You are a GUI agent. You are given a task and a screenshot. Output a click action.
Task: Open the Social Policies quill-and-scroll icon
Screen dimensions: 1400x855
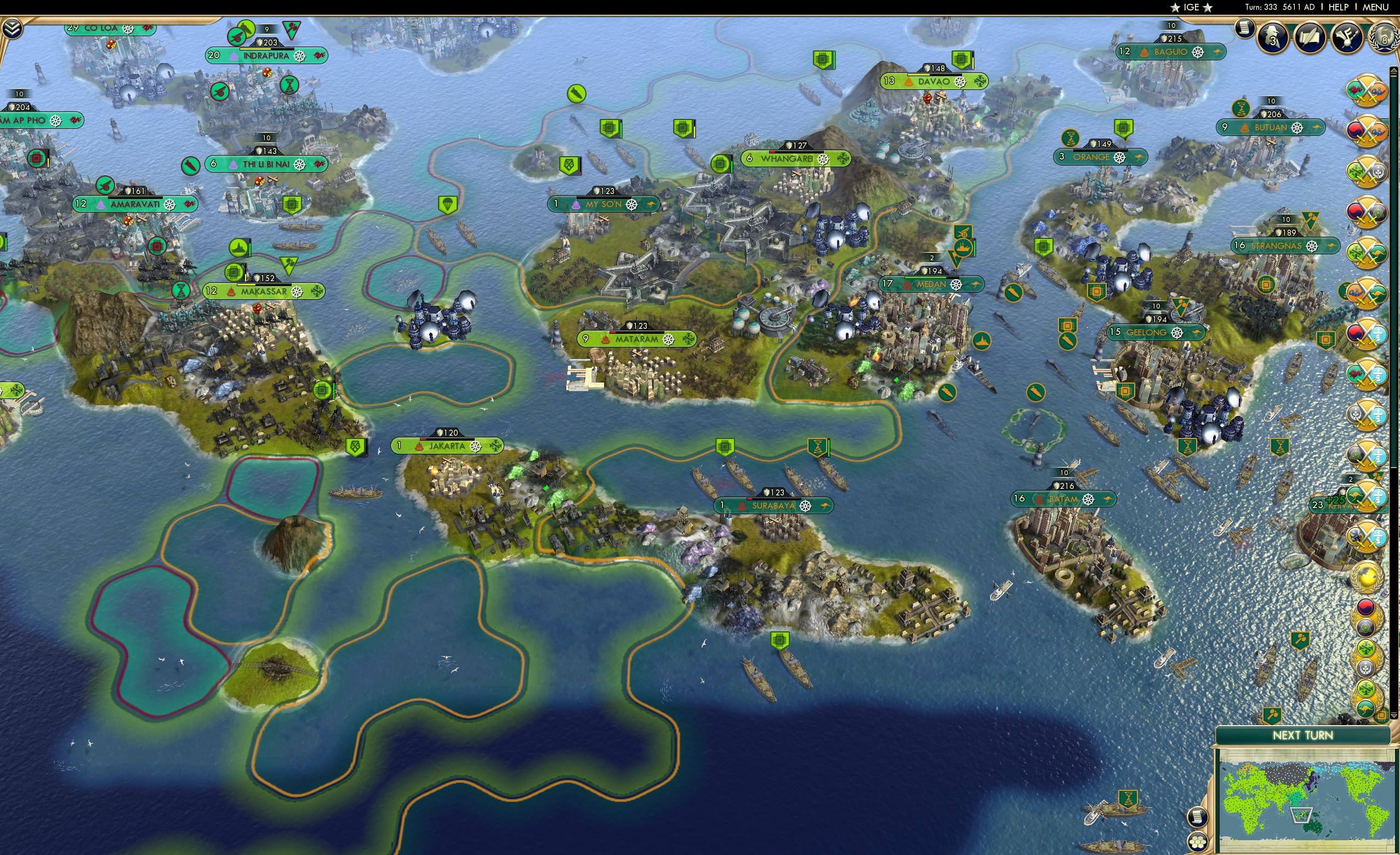click(1310, 37)
